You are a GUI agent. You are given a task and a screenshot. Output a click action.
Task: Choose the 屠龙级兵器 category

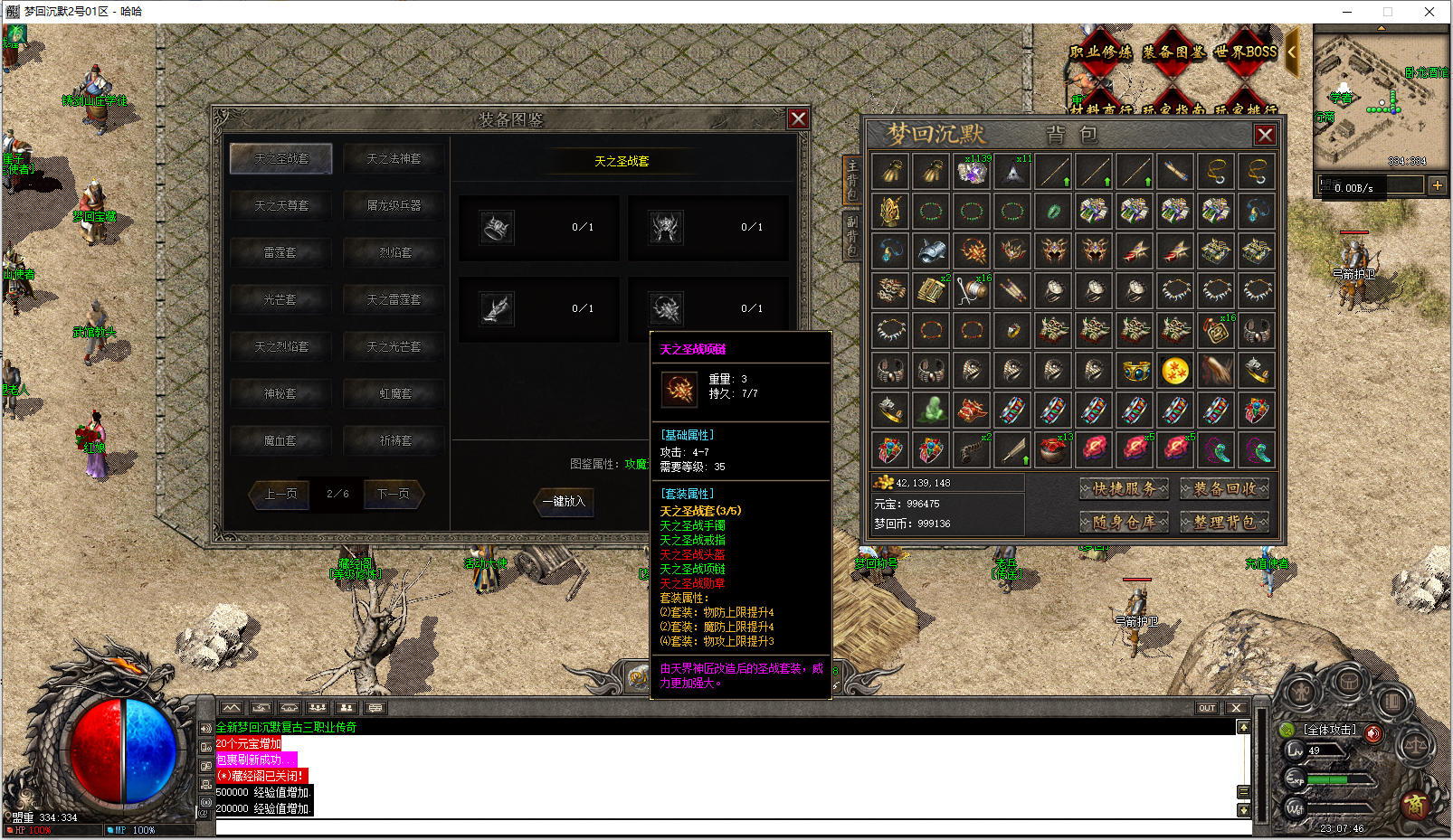[x=394, y=205]
